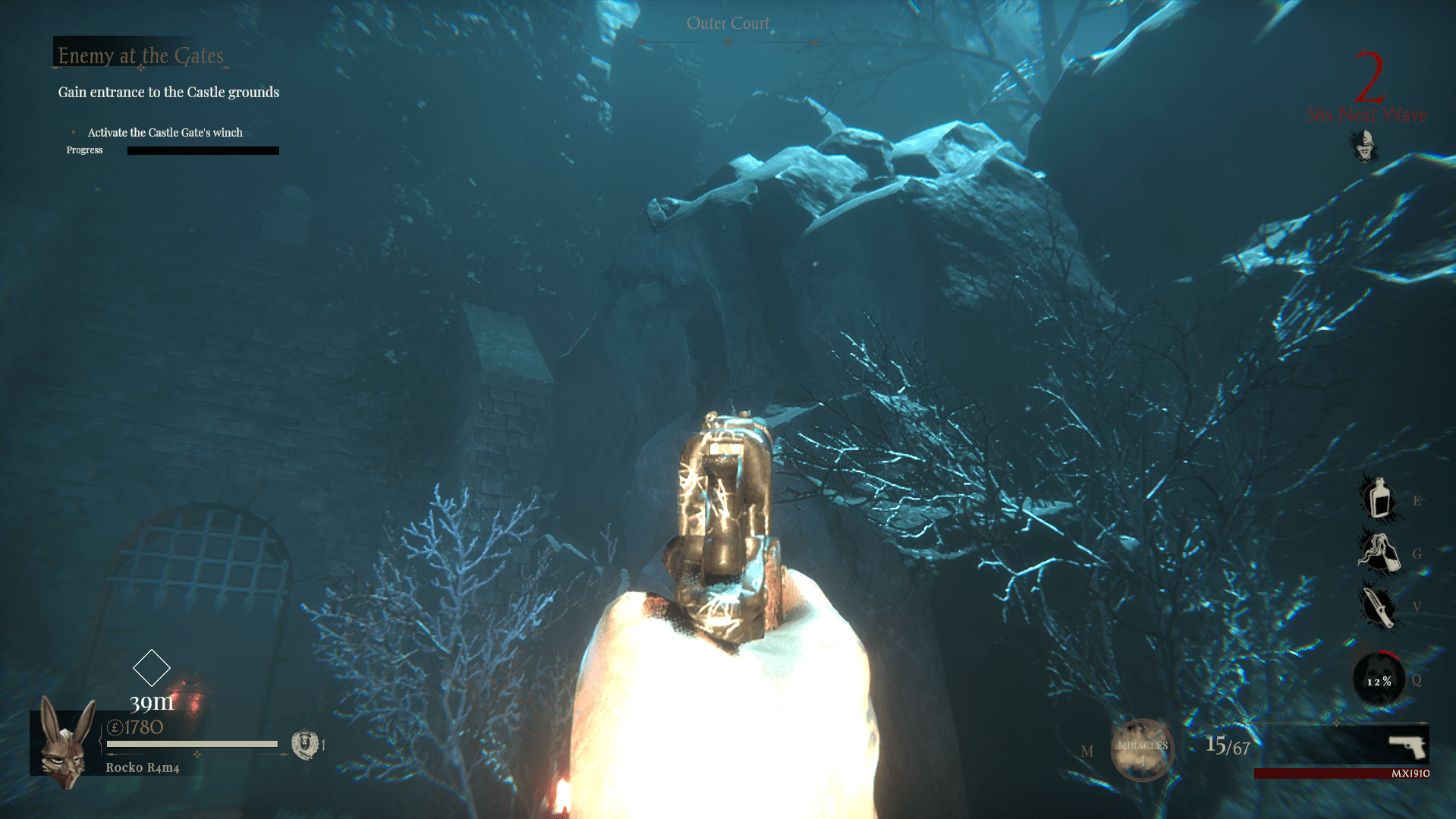The height and width of the screenshot is (819, 1456).
Task: Click the Activate the Castle Gate's winch objective
Action: coord(164,132)
